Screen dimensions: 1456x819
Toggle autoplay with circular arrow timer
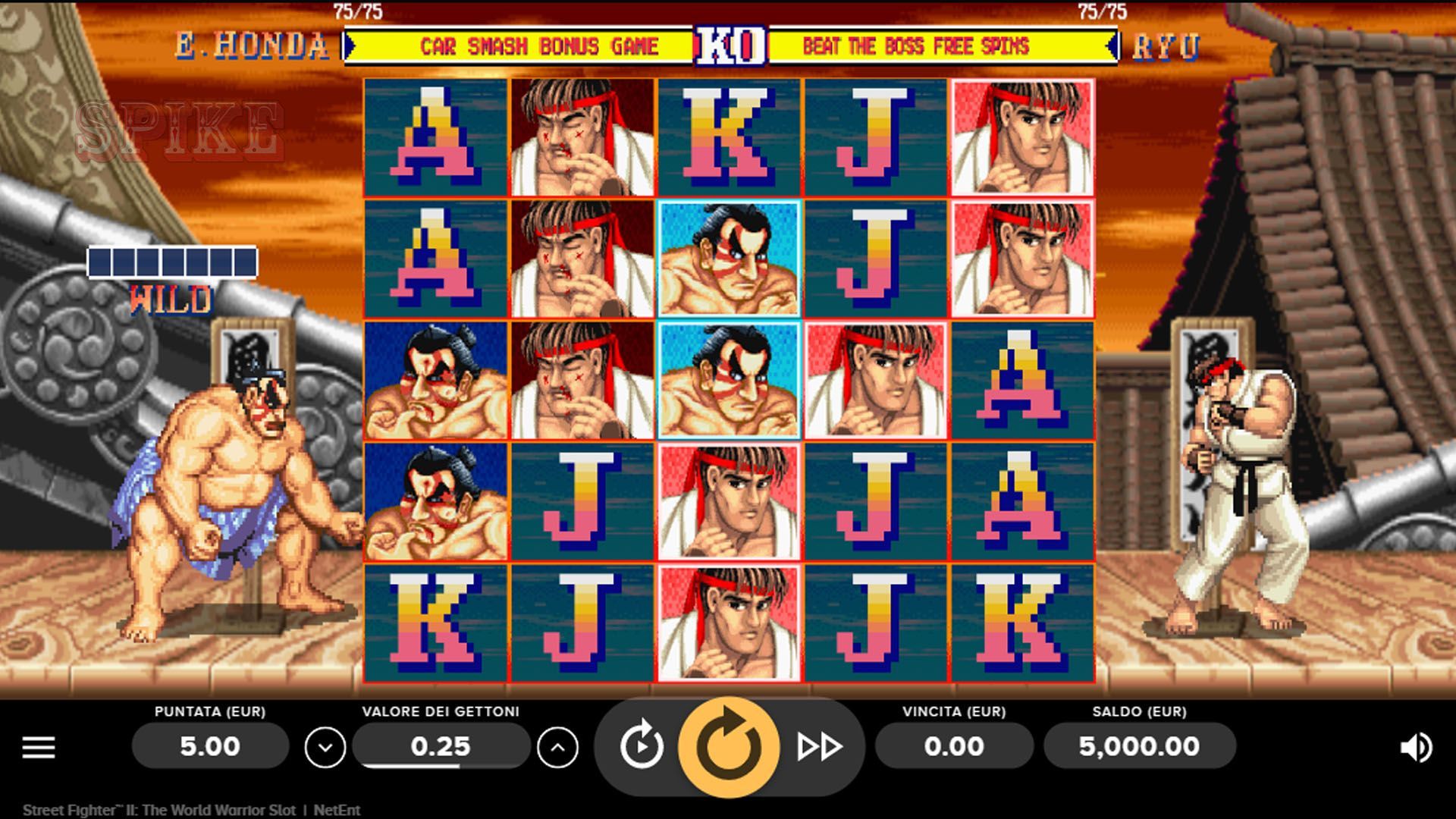pyautogui.click(x=641, y=746)
